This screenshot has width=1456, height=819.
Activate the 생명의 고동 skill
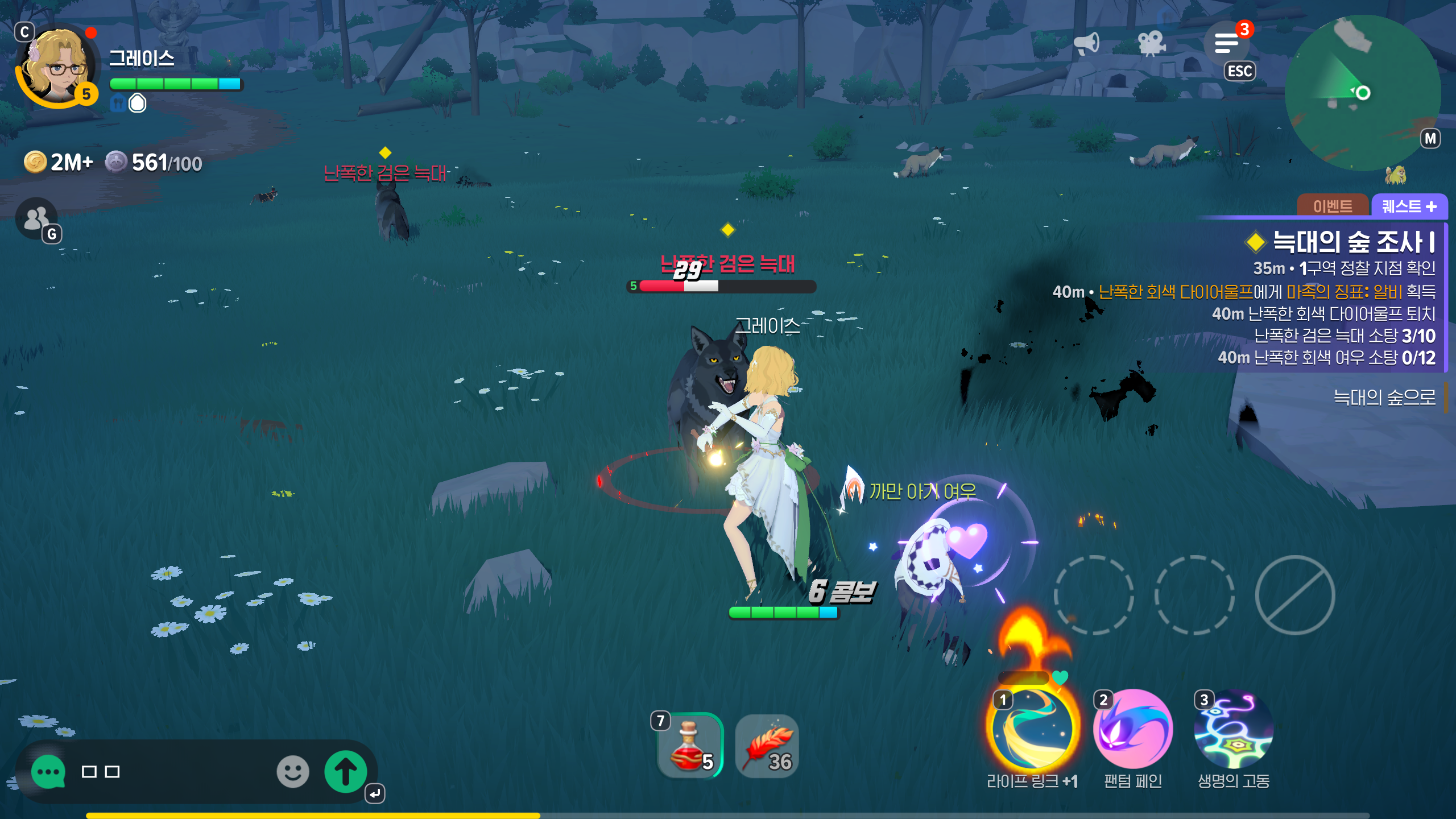click(x=1233, y=729)
